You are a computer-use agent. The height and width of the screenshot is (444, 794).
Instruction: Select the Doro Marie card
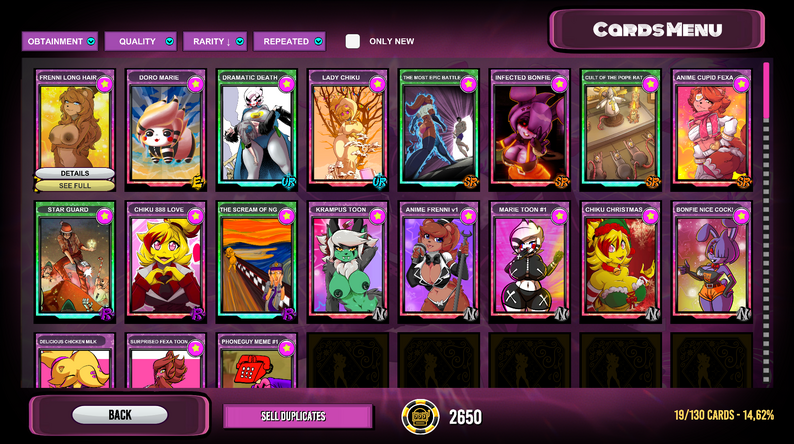click(x=166, y=130)
